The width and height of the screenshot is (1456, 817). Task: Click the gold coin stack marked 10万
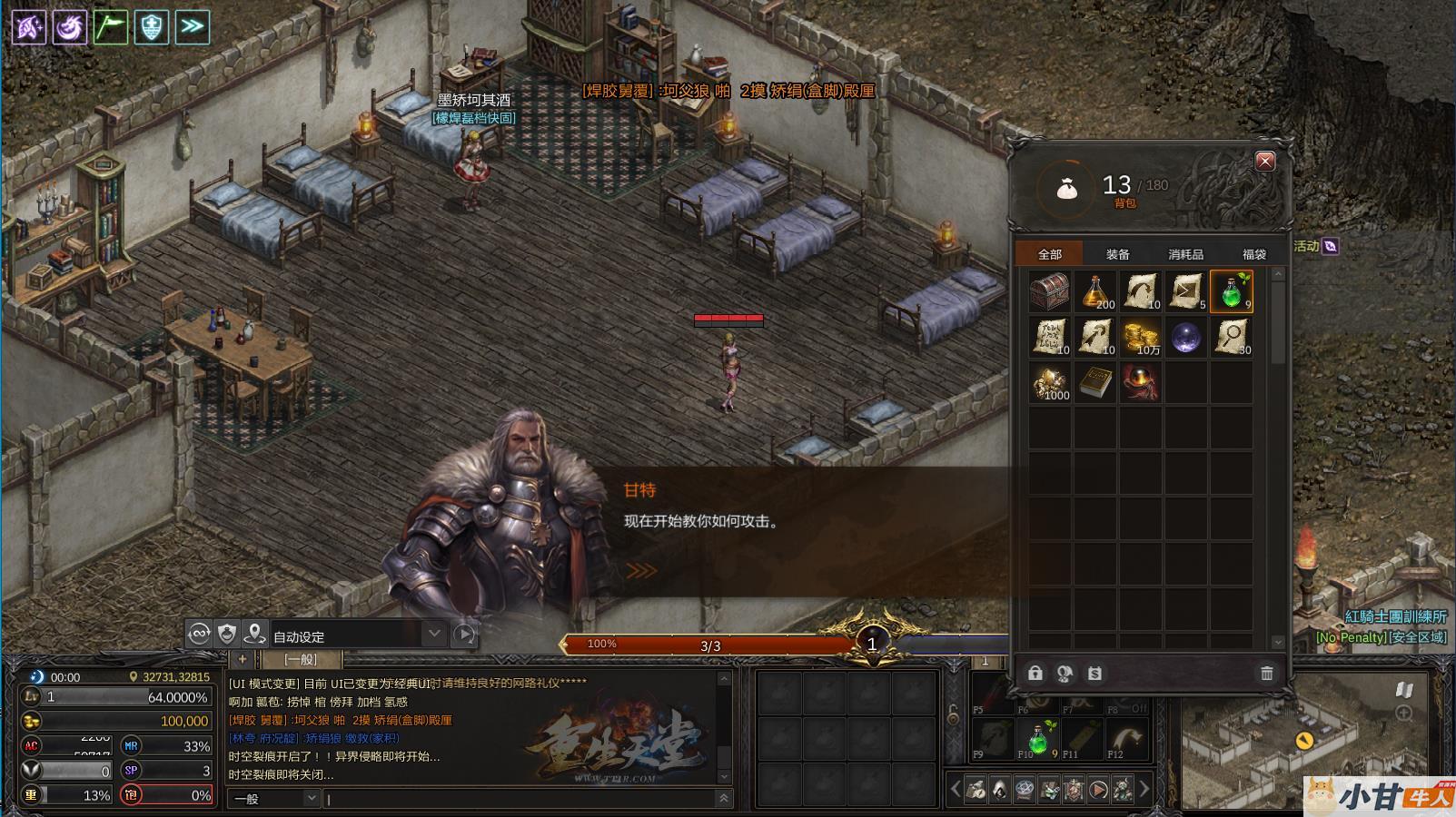[x=1141, y=337]
